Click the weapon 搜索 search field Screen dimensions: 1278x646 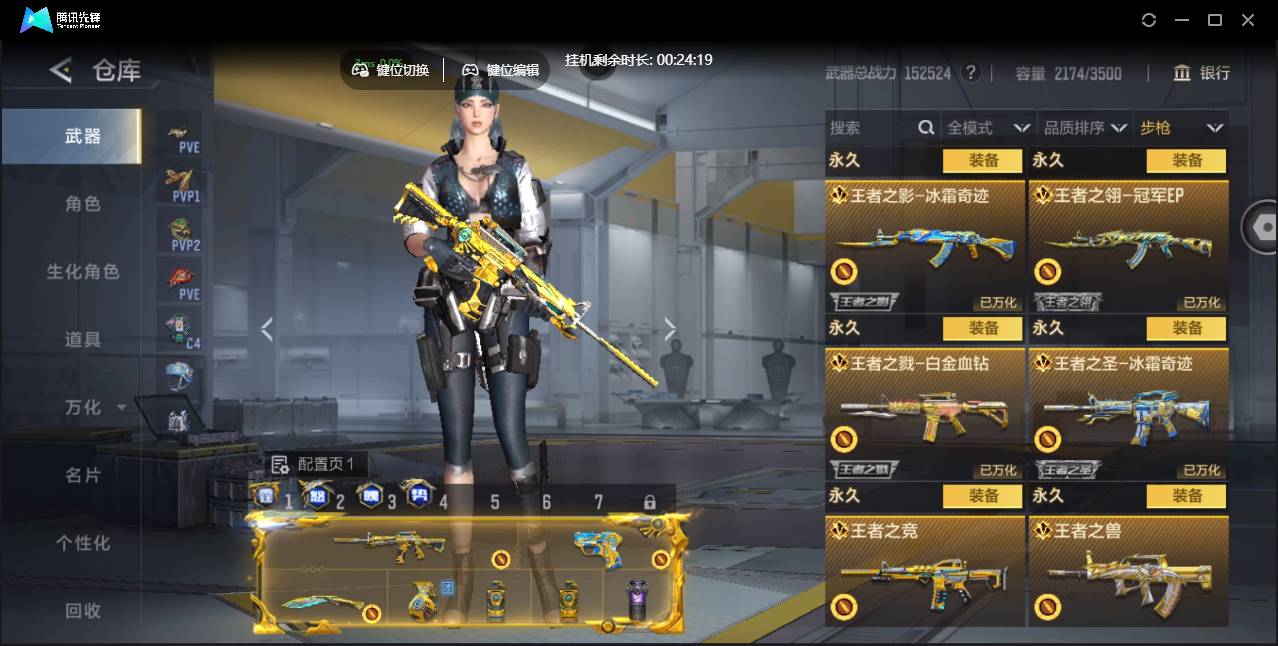[x=872, y=128]
